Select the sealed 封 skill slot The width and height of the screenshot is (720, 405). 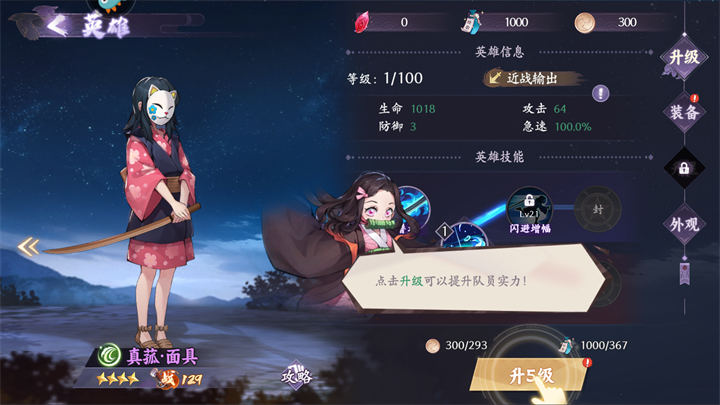[598, 209]
